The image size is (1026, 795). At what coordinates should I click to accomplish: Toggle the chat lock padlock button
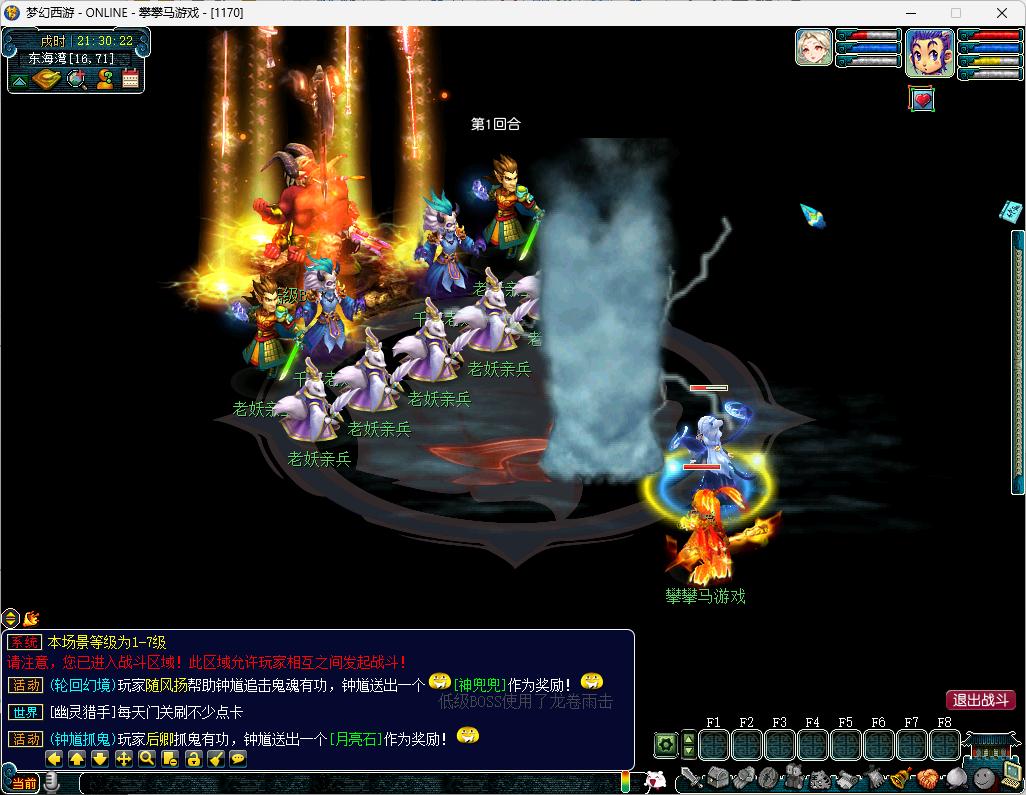(193, 759)
